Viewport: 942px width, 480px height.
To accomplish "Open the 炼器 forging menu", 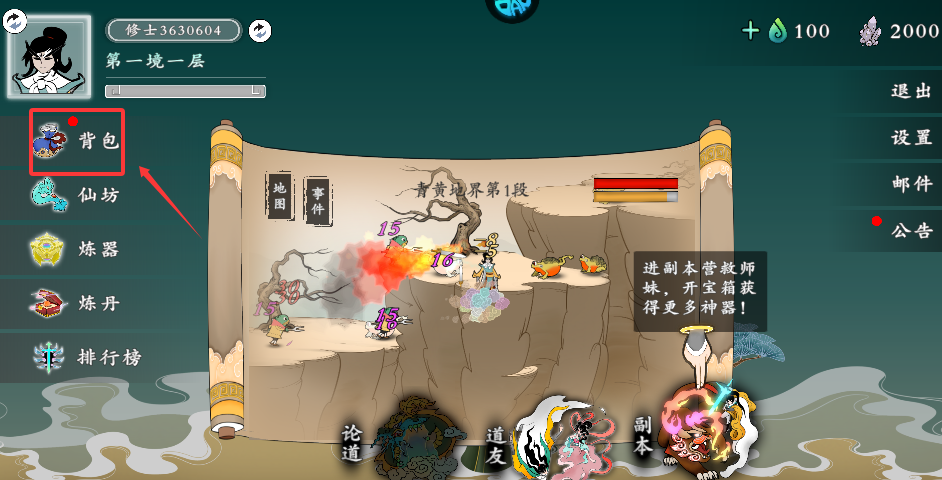I will pos(76,248).
